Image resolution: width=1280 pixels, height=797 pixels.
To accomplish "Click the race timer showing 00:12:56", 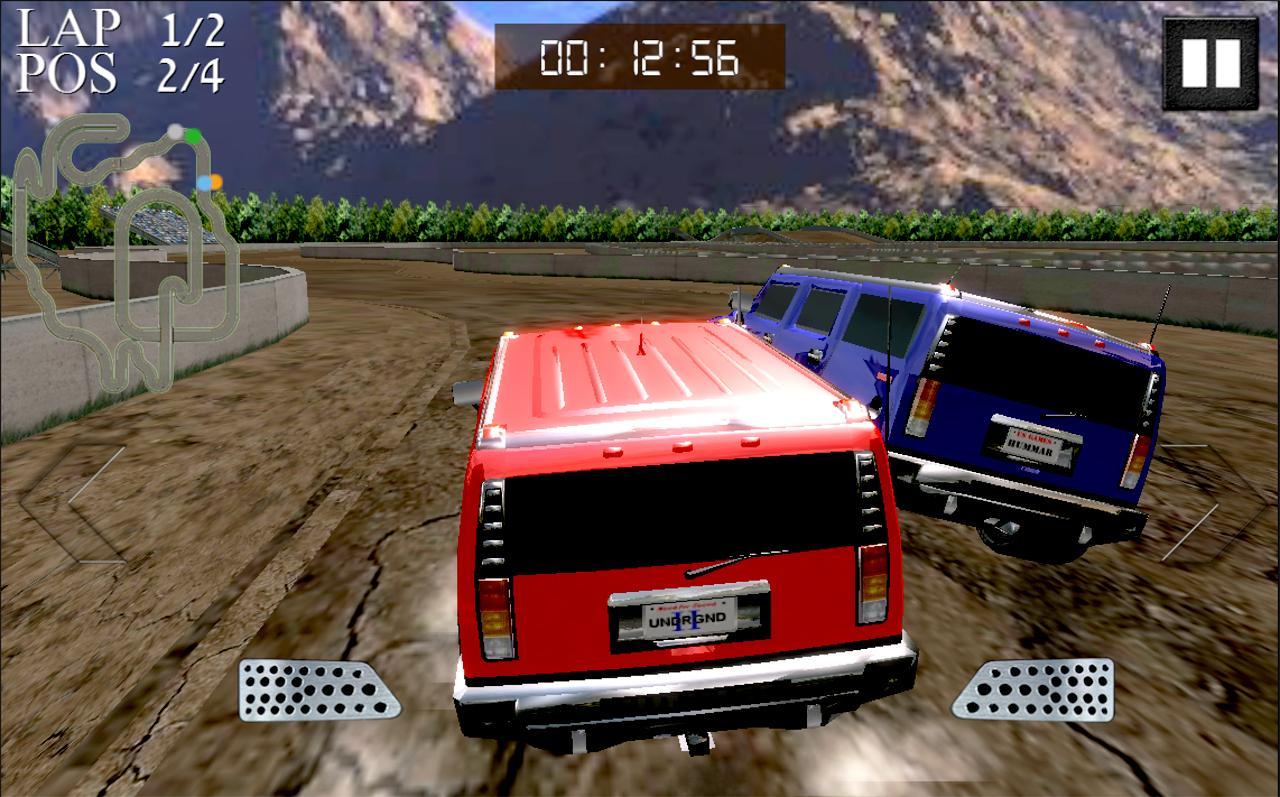I will point(636,58).
